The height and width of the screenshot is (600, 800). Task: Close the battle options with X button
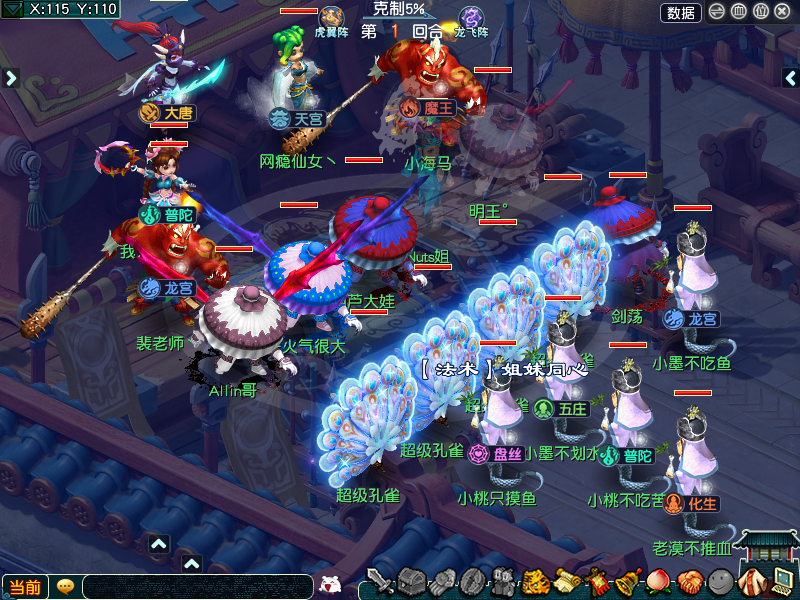[782, 12]
